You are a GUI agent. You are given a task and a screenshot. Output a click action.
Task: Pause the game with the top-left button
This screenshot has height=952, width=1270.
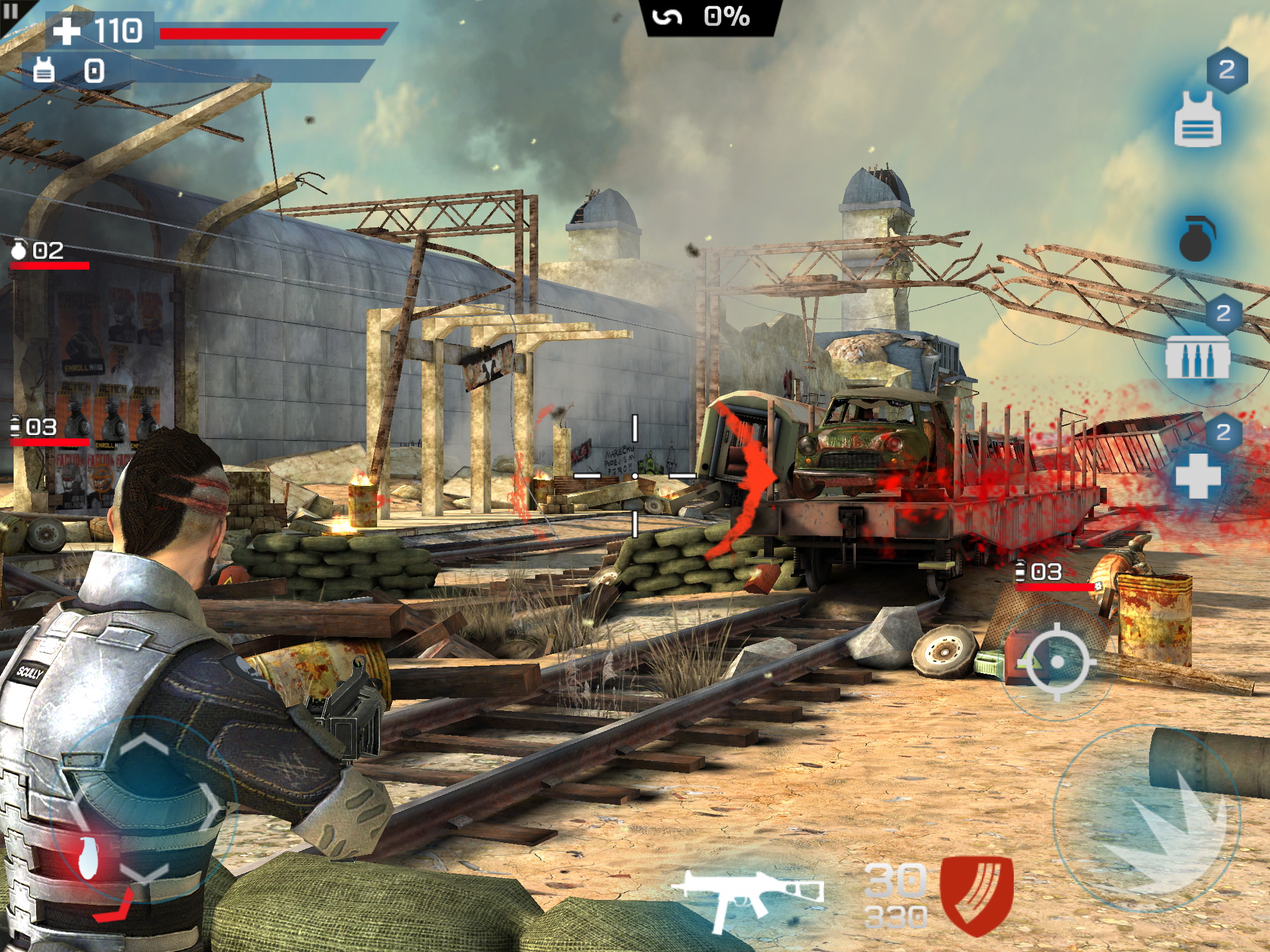(11, 12)
